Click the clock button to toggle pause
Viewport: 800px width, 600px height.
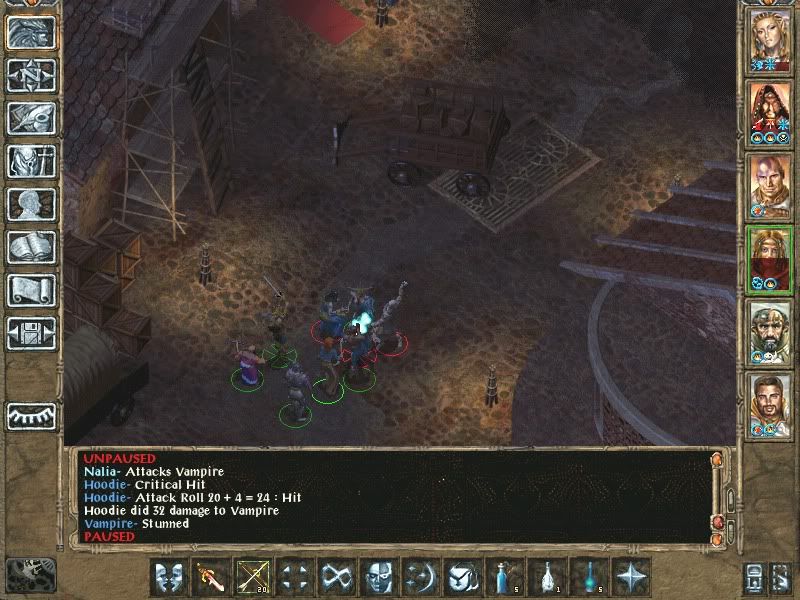(30, 573)
